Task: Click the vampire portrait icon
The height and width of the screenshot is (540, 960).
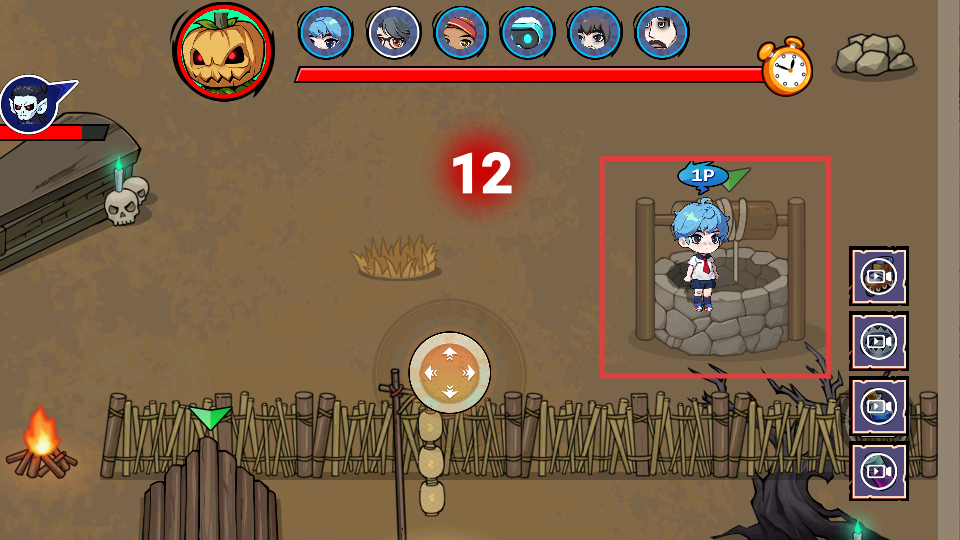Action: click(x=27, y=102)
